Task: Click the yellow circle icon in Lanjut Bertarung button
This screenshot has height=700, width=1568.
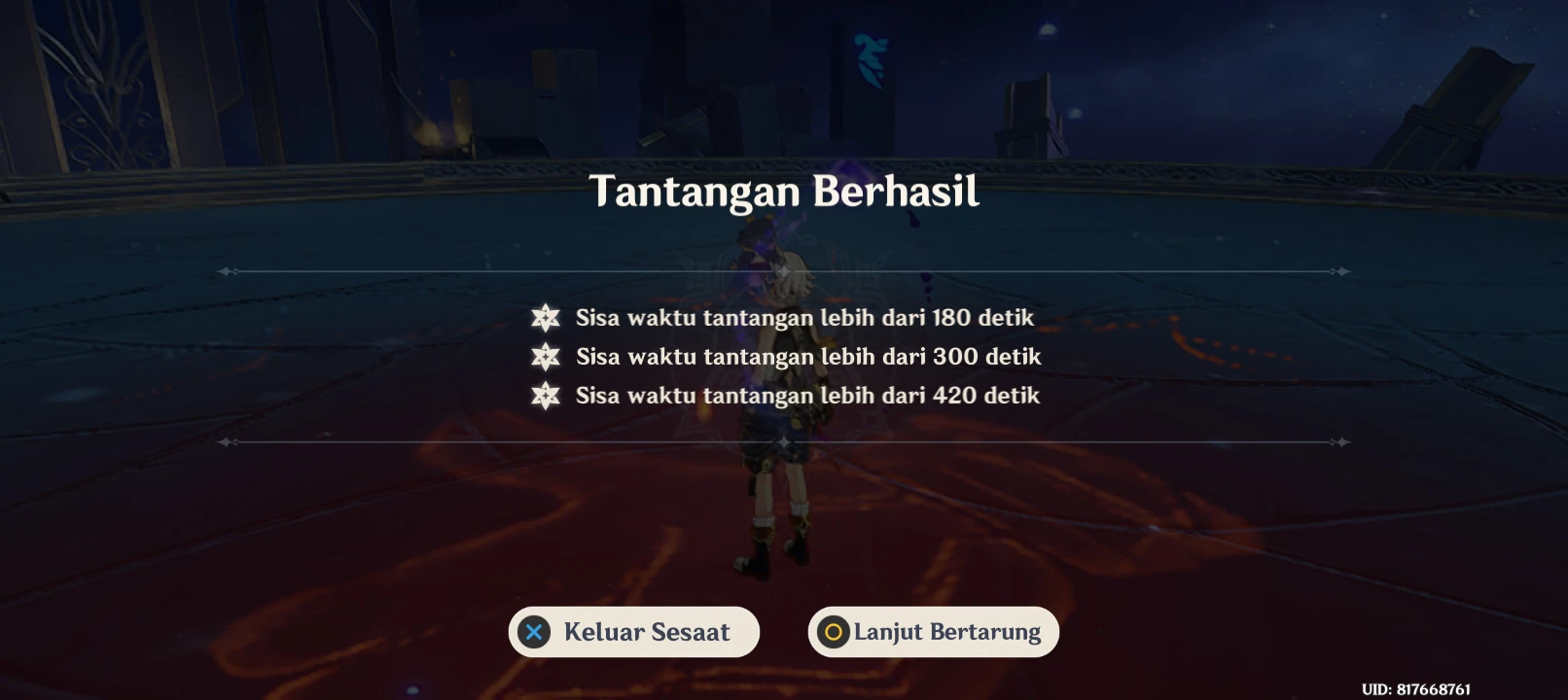Action: [x=832, y=631]
